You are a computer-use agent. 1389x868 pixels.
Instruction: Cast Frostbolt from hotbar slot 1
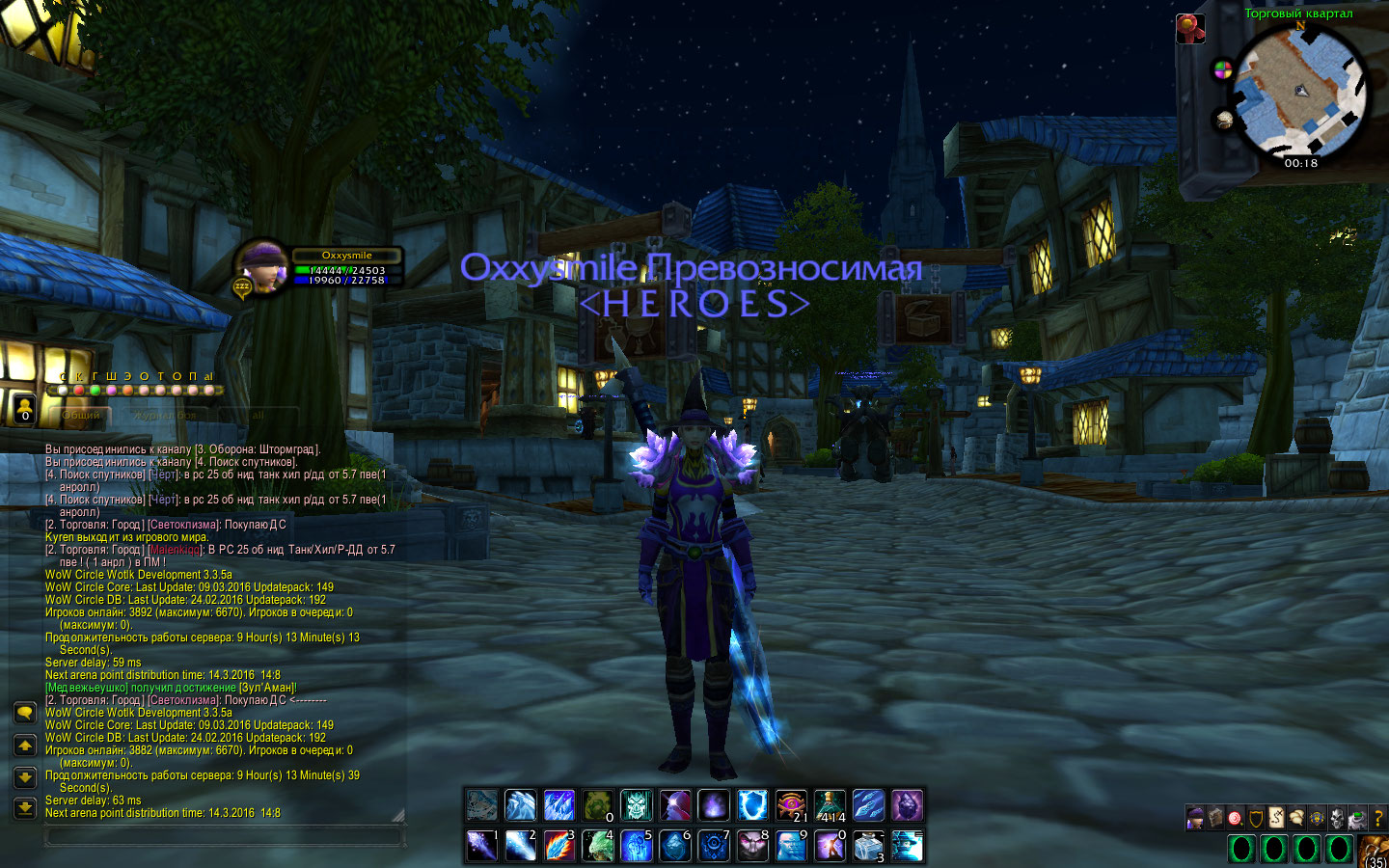click(481, 845)
